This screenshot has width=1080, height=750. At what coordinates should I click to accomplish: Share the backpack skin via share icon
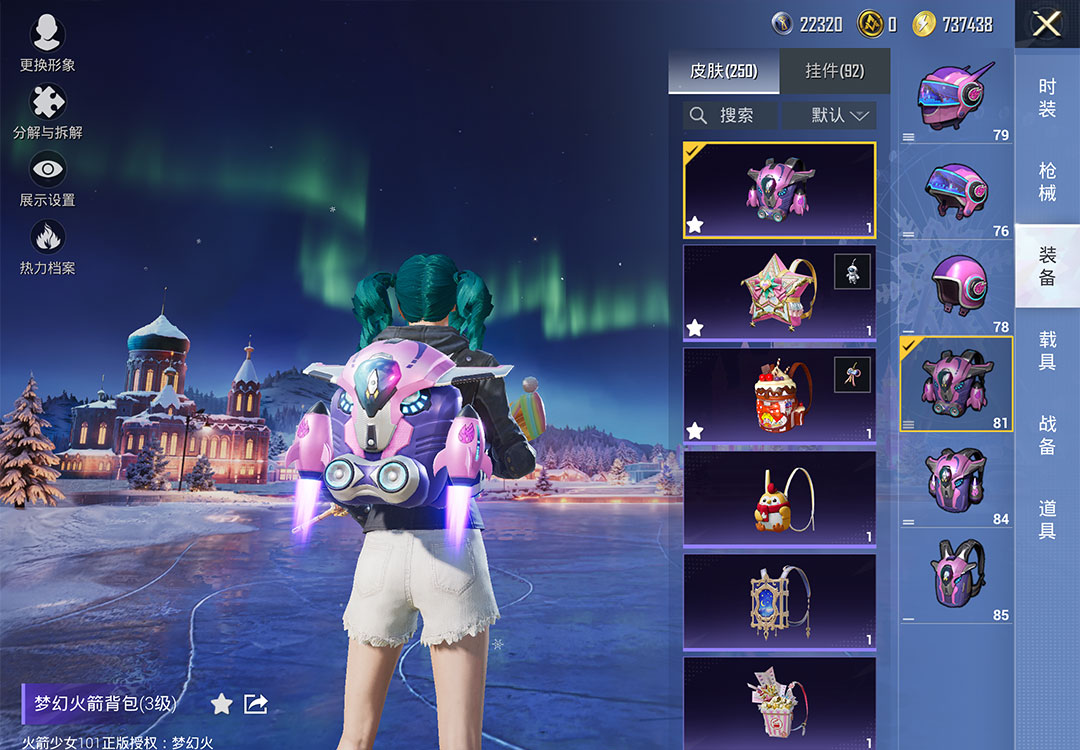click(256, 704)
